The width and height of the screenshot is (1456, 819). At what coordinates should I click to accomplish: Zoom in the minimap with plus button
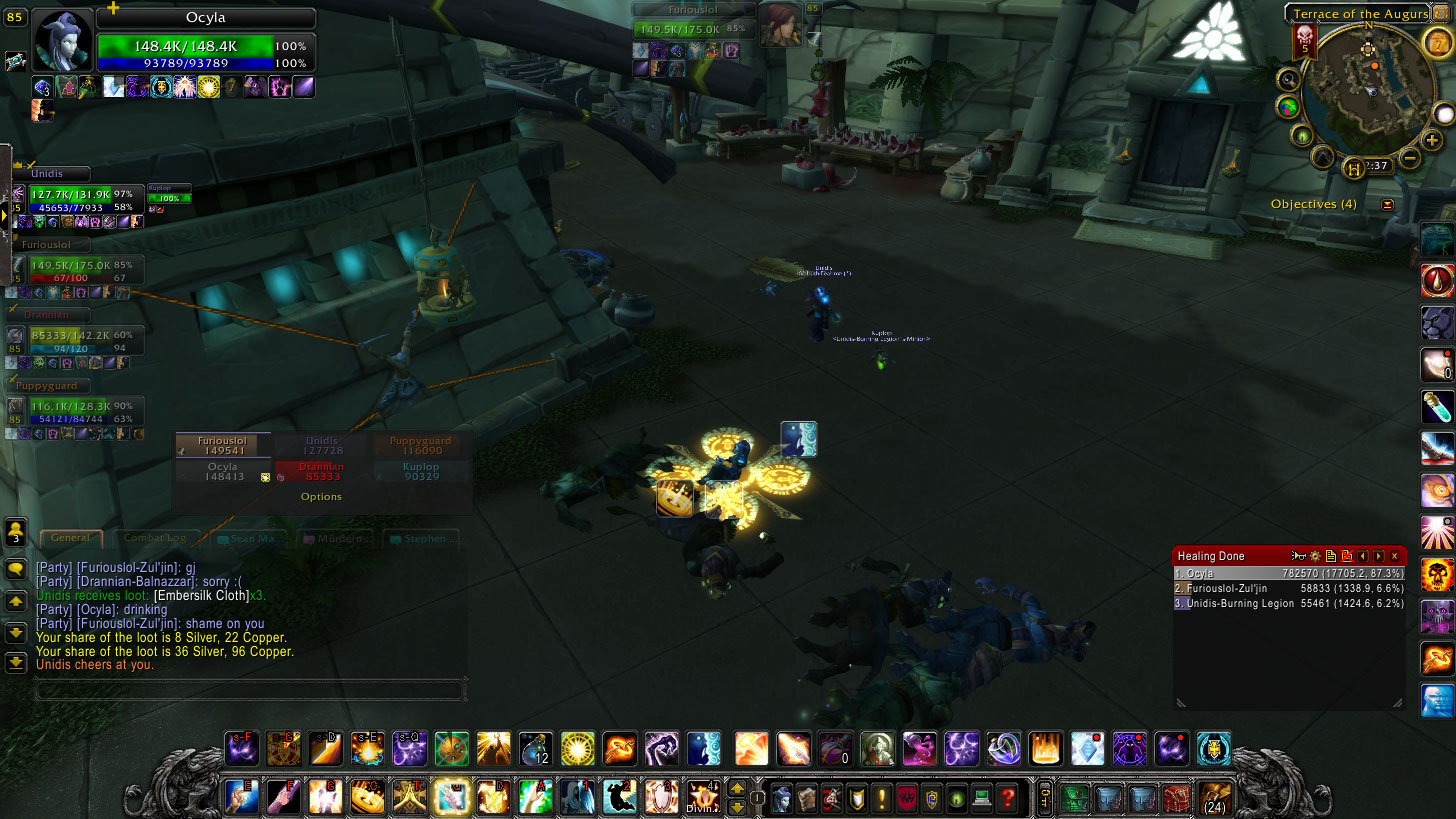pos(1432,141)
